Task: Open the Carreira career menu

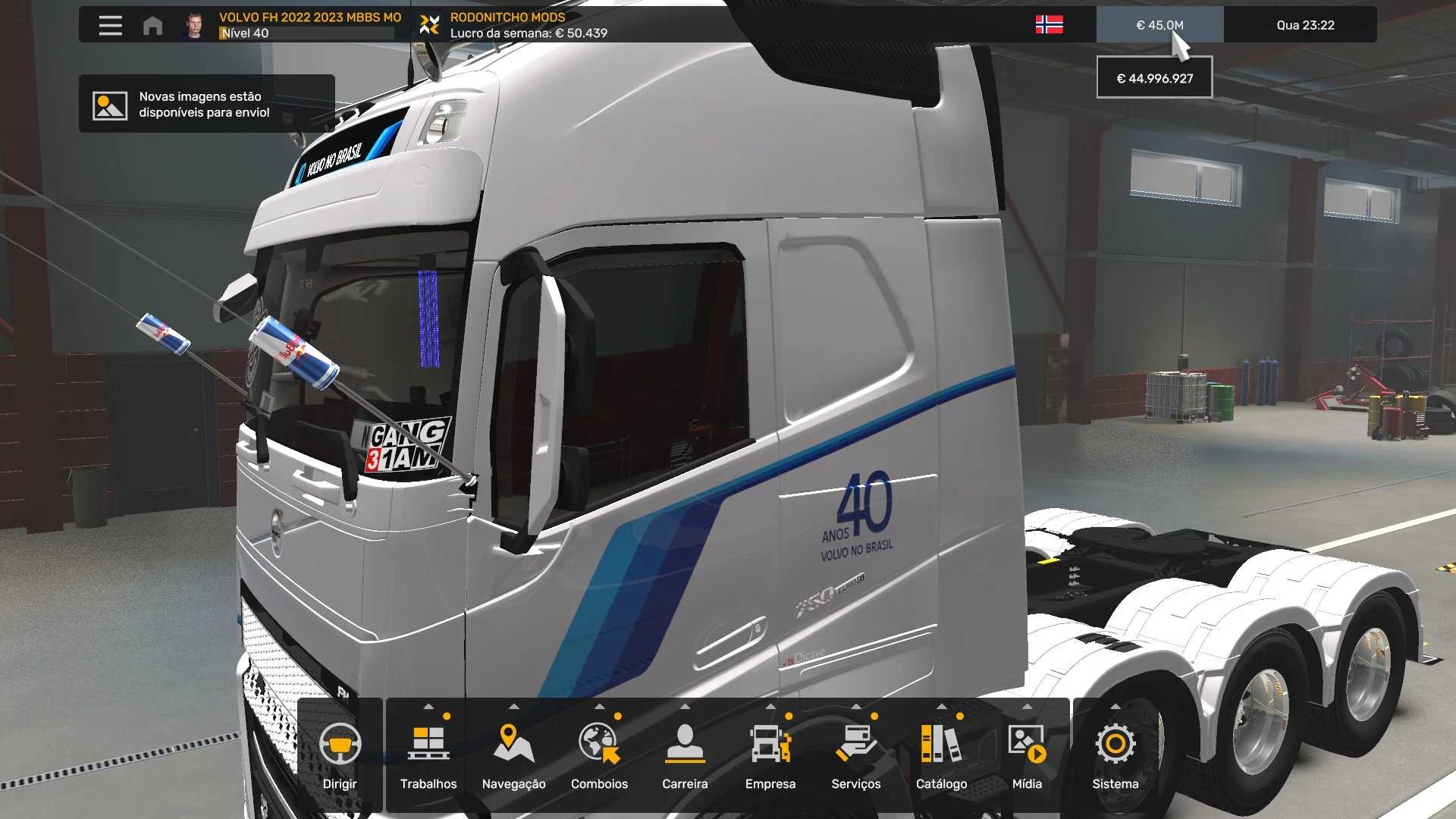Action: pos(685,755)
